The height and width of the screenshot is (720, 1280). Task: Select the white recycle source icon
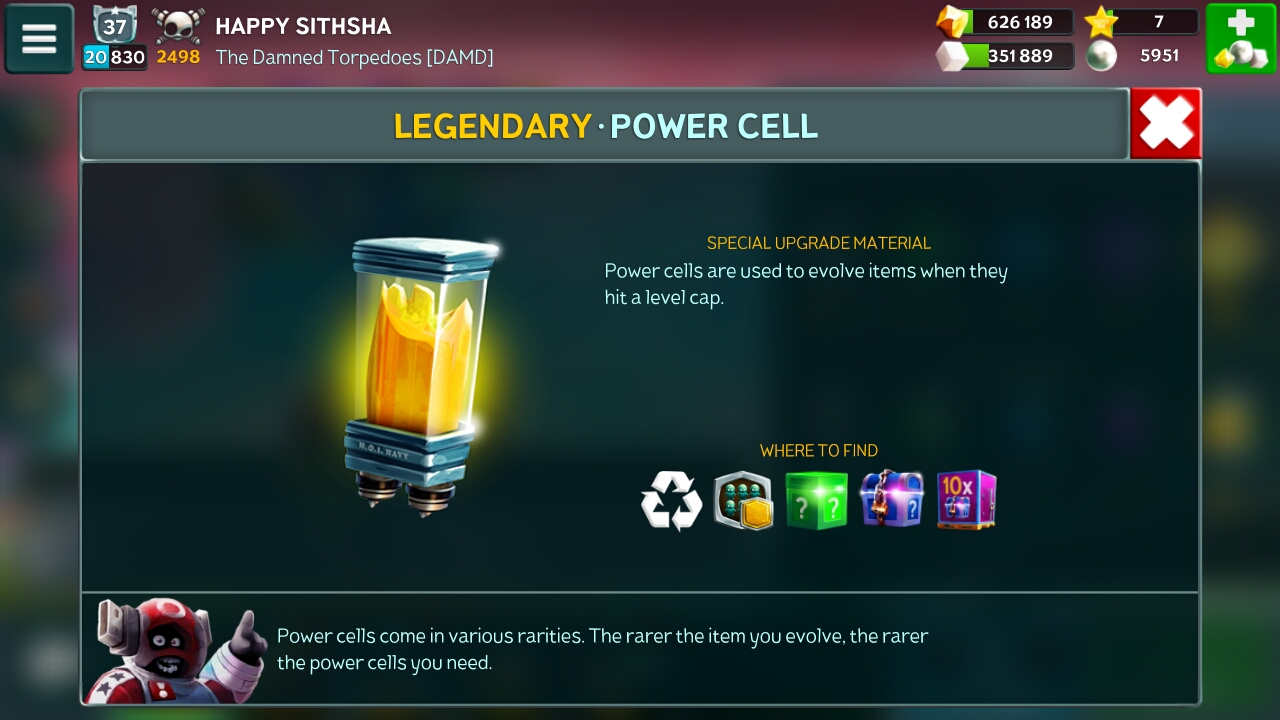point(671,500)
